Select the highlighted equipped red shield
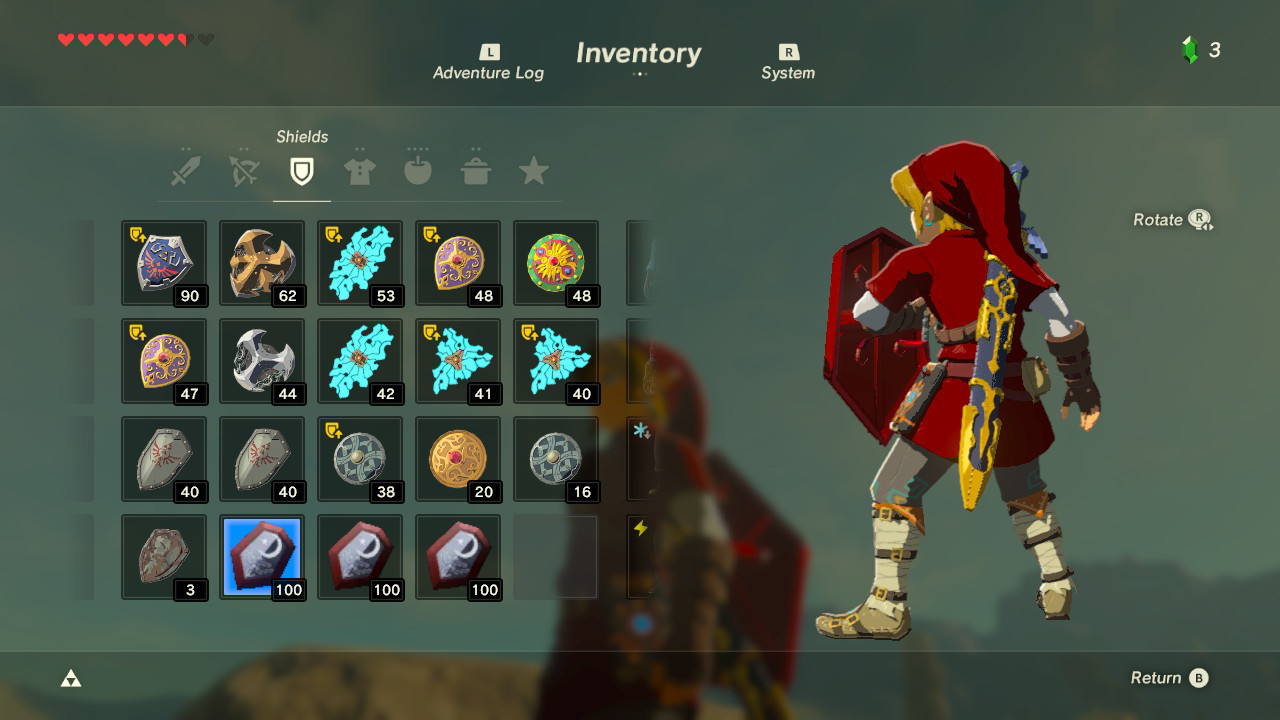This screenshot has height=720, width=1280. pyautogui.click(x=261, y=556)
